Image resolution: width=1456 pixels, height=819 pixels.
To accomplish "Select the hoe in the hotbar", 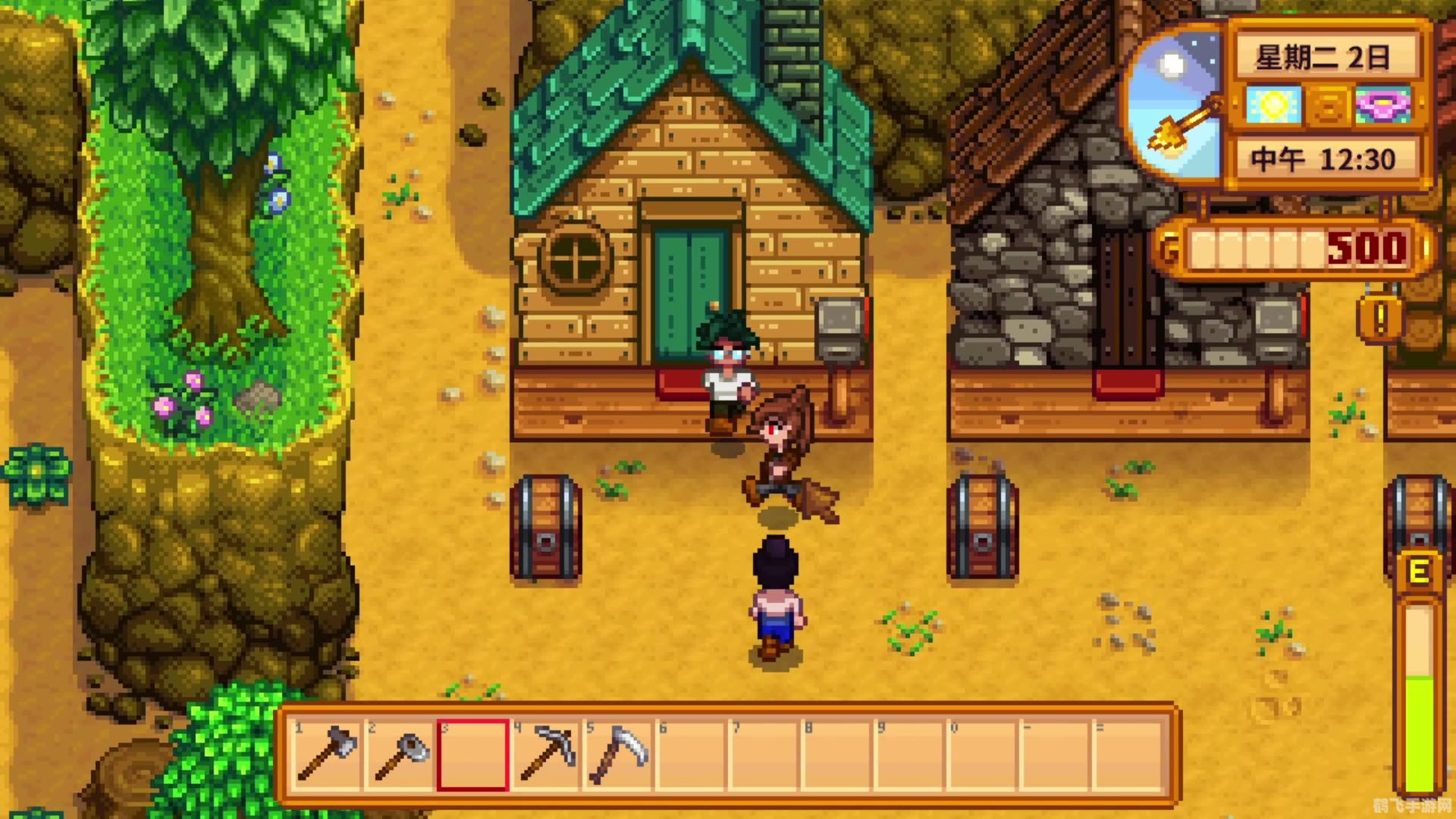I will [x=400, y=754].
